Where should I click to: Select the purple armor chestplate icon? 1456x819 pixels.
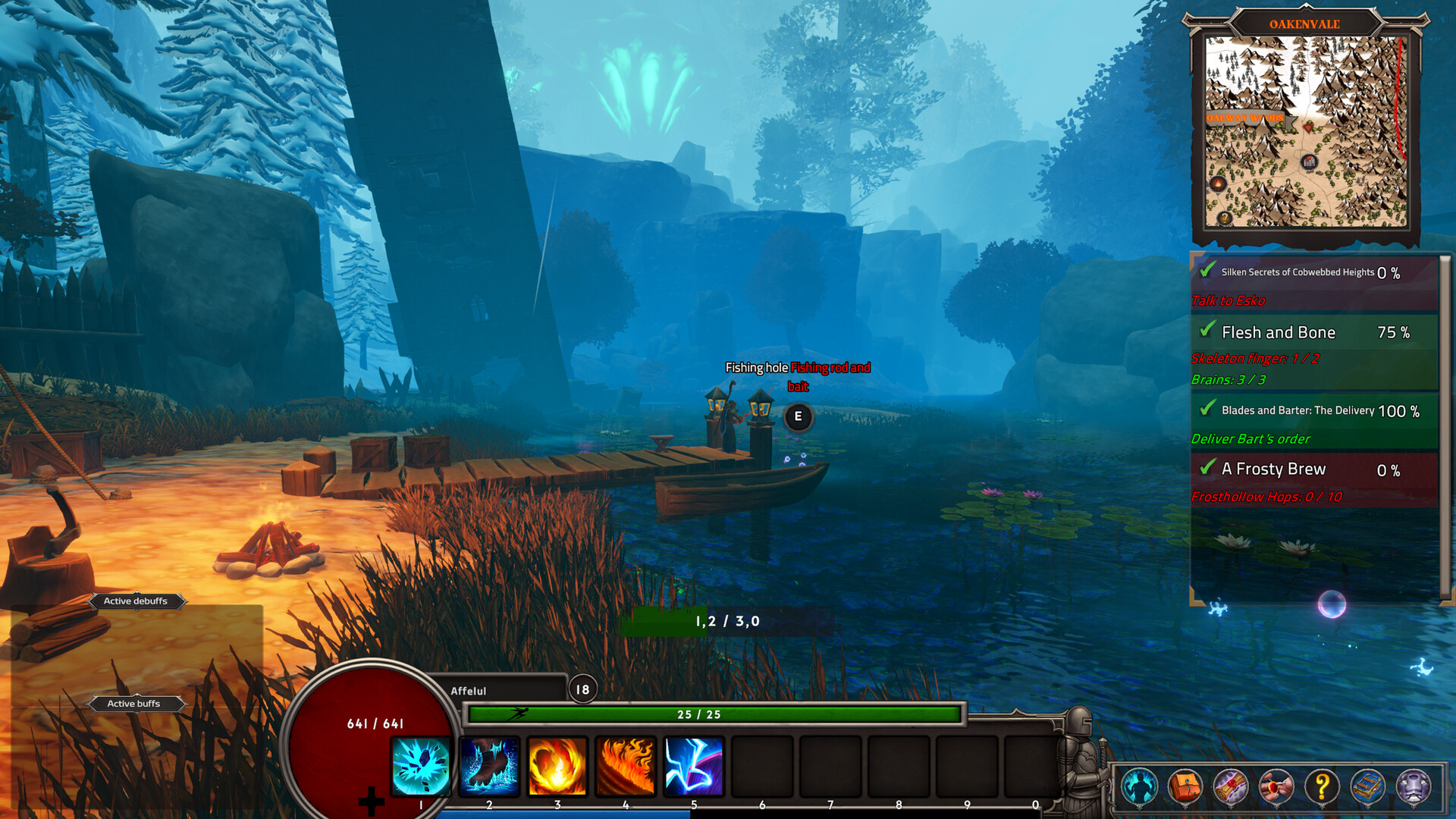tap(1414, 786)
